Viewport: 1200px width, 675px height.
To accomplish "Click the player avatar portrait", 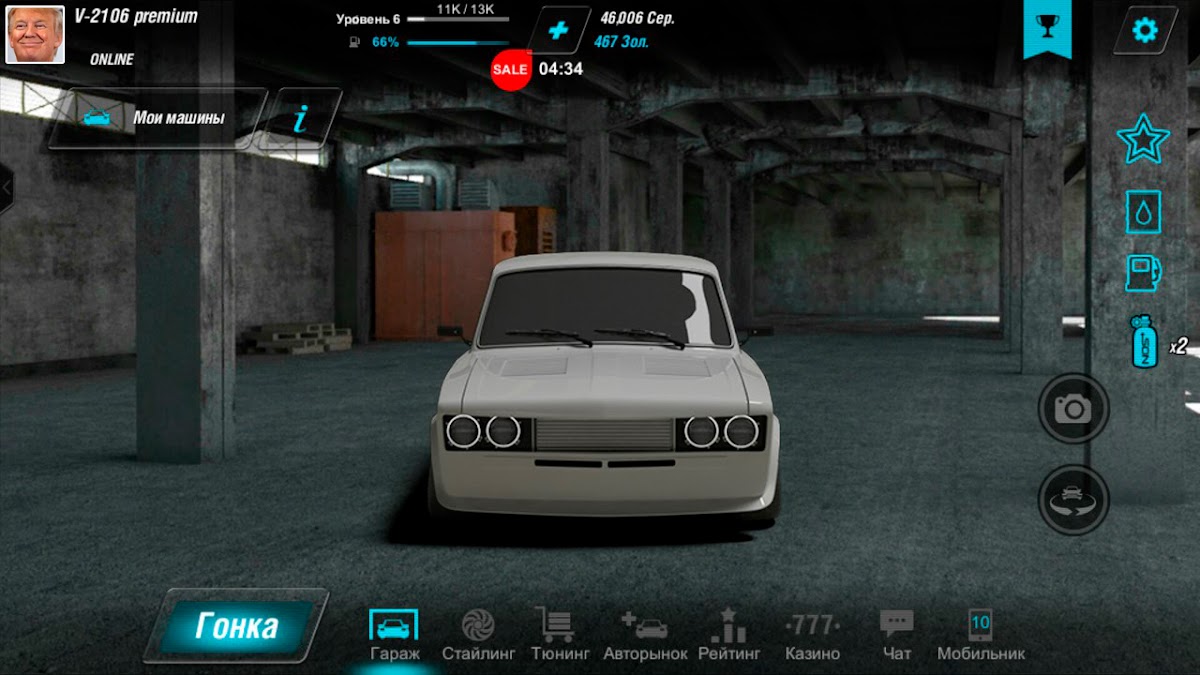I will [x=35, y=33].
